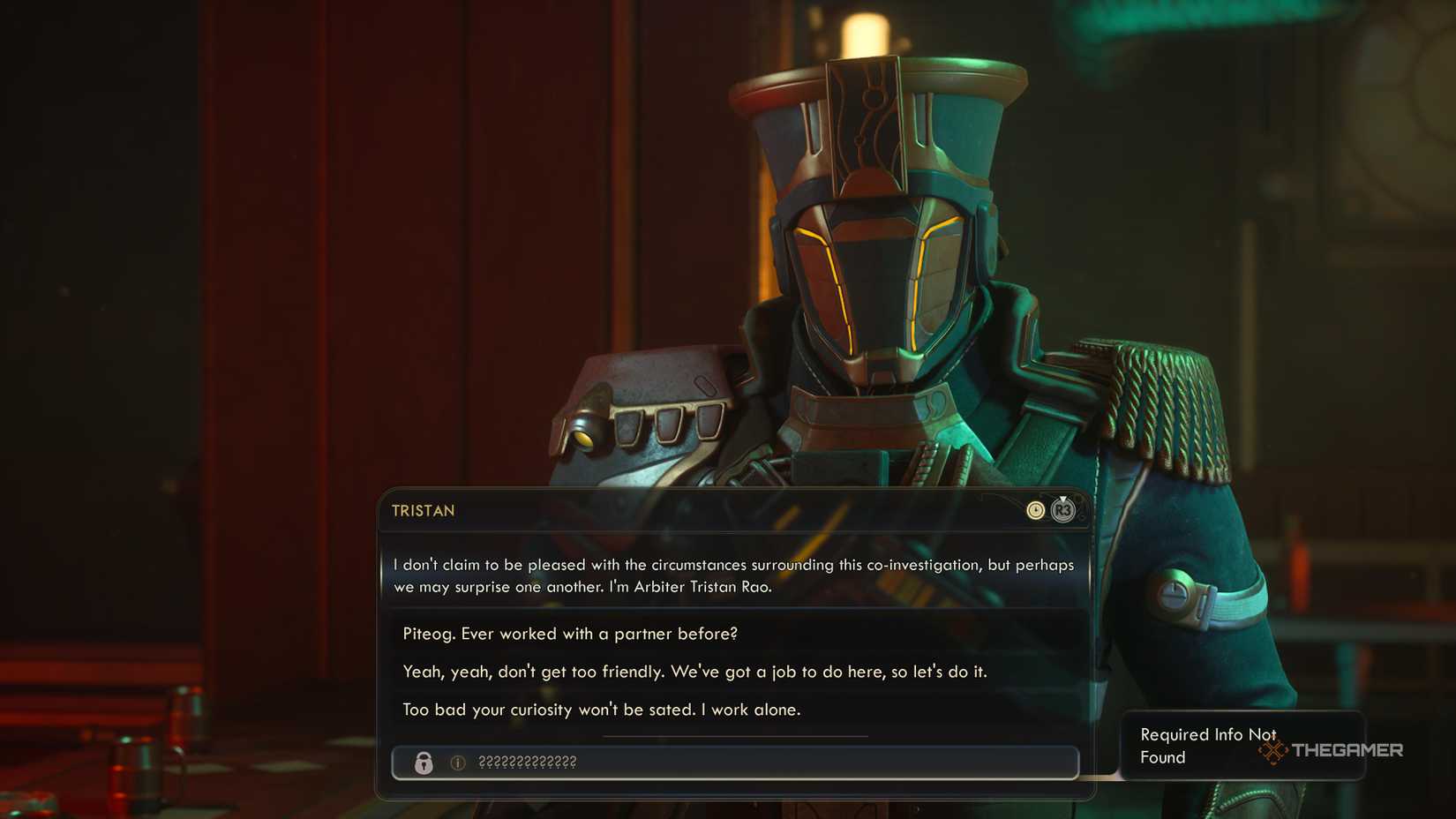Choose the reply asking about partners
The image size is (1456, 819).
click(x=572, y=633)
